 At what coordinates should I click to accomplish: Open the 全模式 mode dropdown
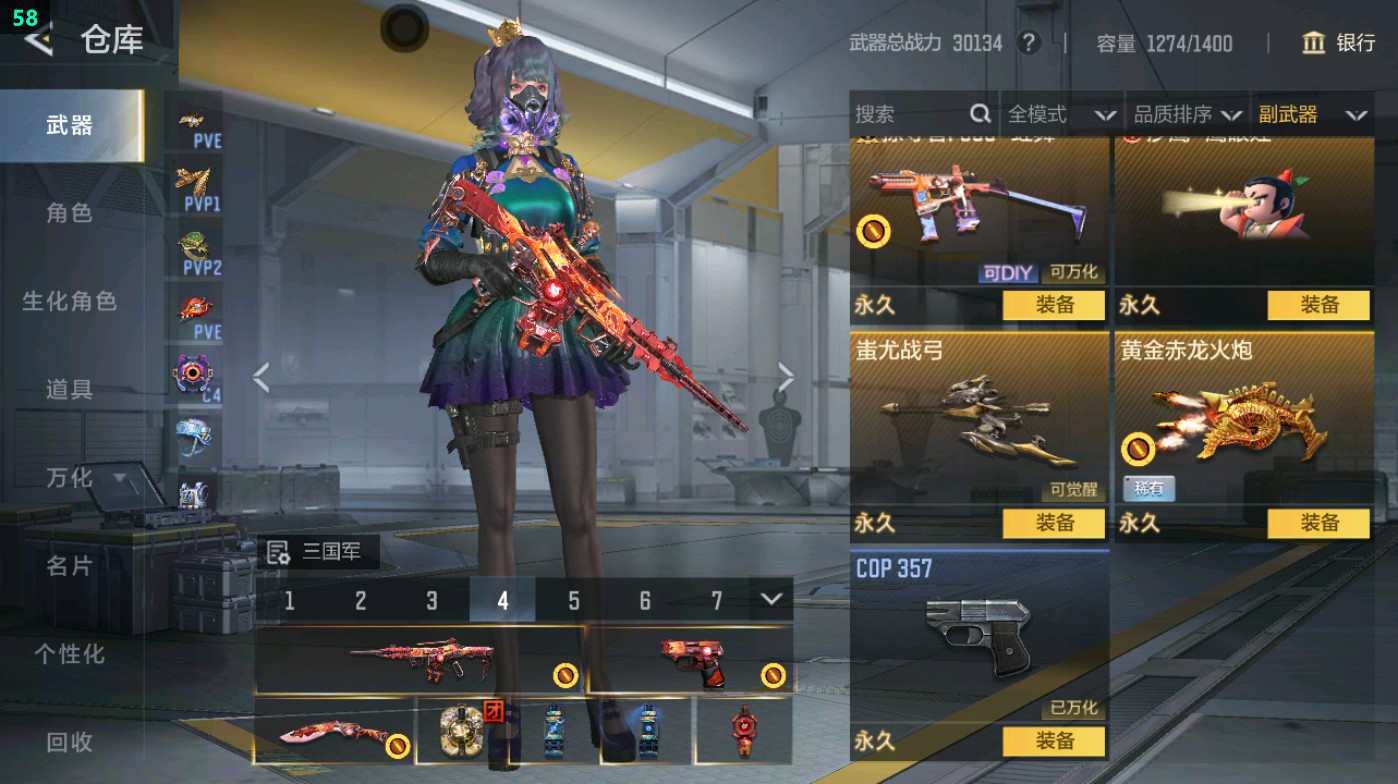(x=1060, y=115)
